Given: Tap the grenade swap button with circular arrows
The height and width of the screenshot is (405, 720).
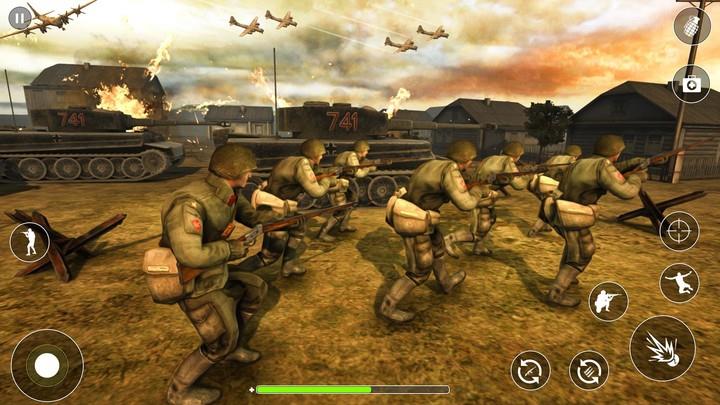Looking at the screenshot, I should pyautogui.click(x=589, y=370).
